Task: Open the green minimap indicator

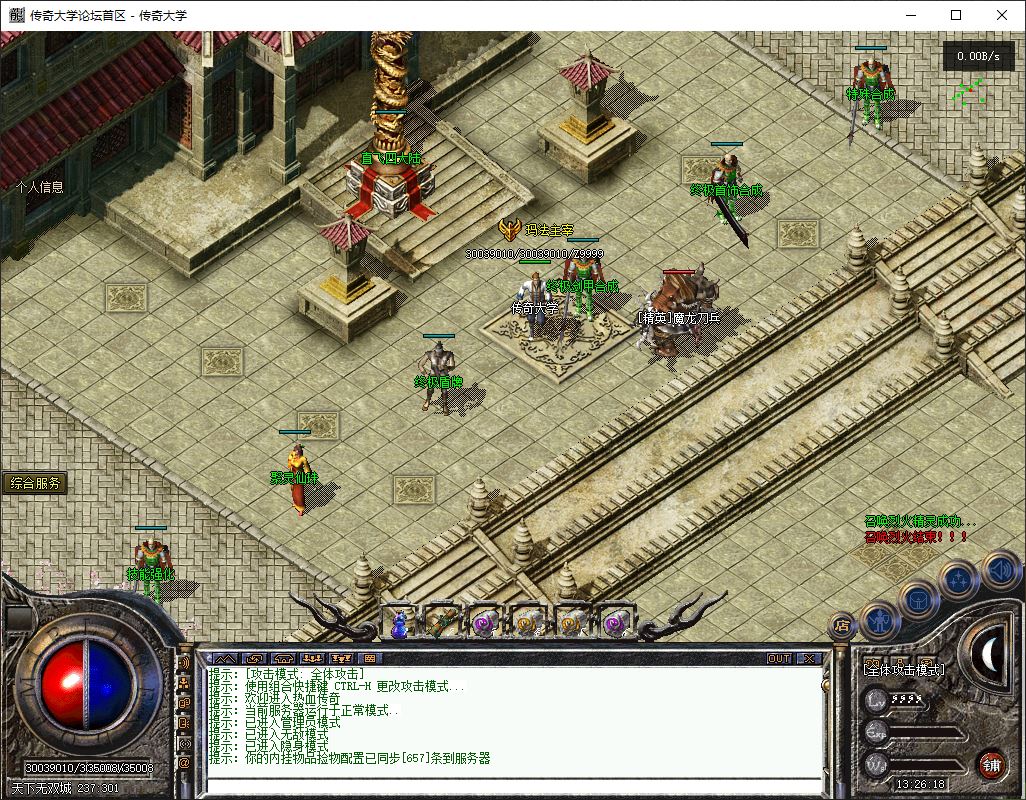Action: coord(966,93)
